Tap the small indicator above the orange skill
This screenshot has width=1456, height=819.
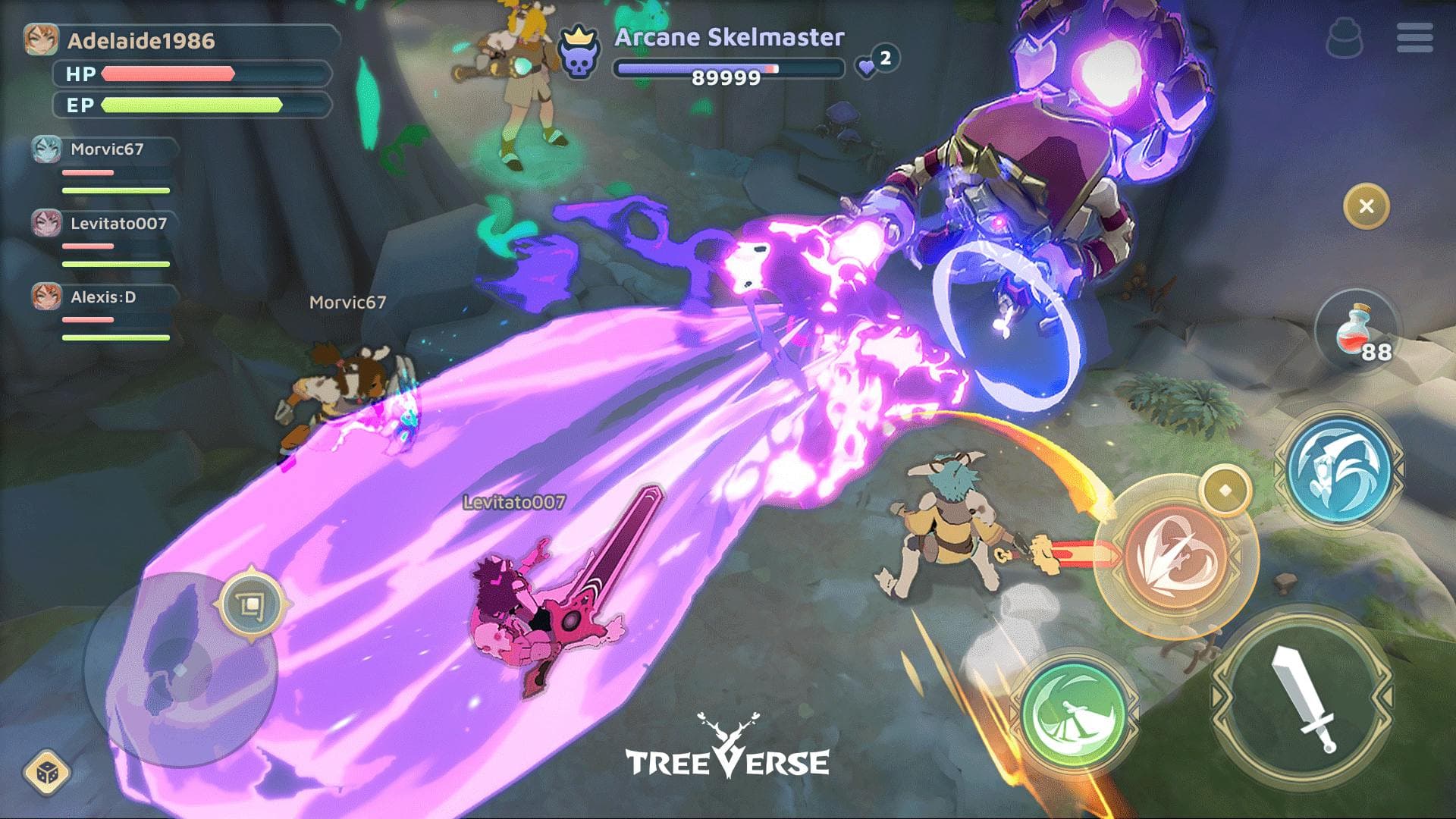(1224, 491)
